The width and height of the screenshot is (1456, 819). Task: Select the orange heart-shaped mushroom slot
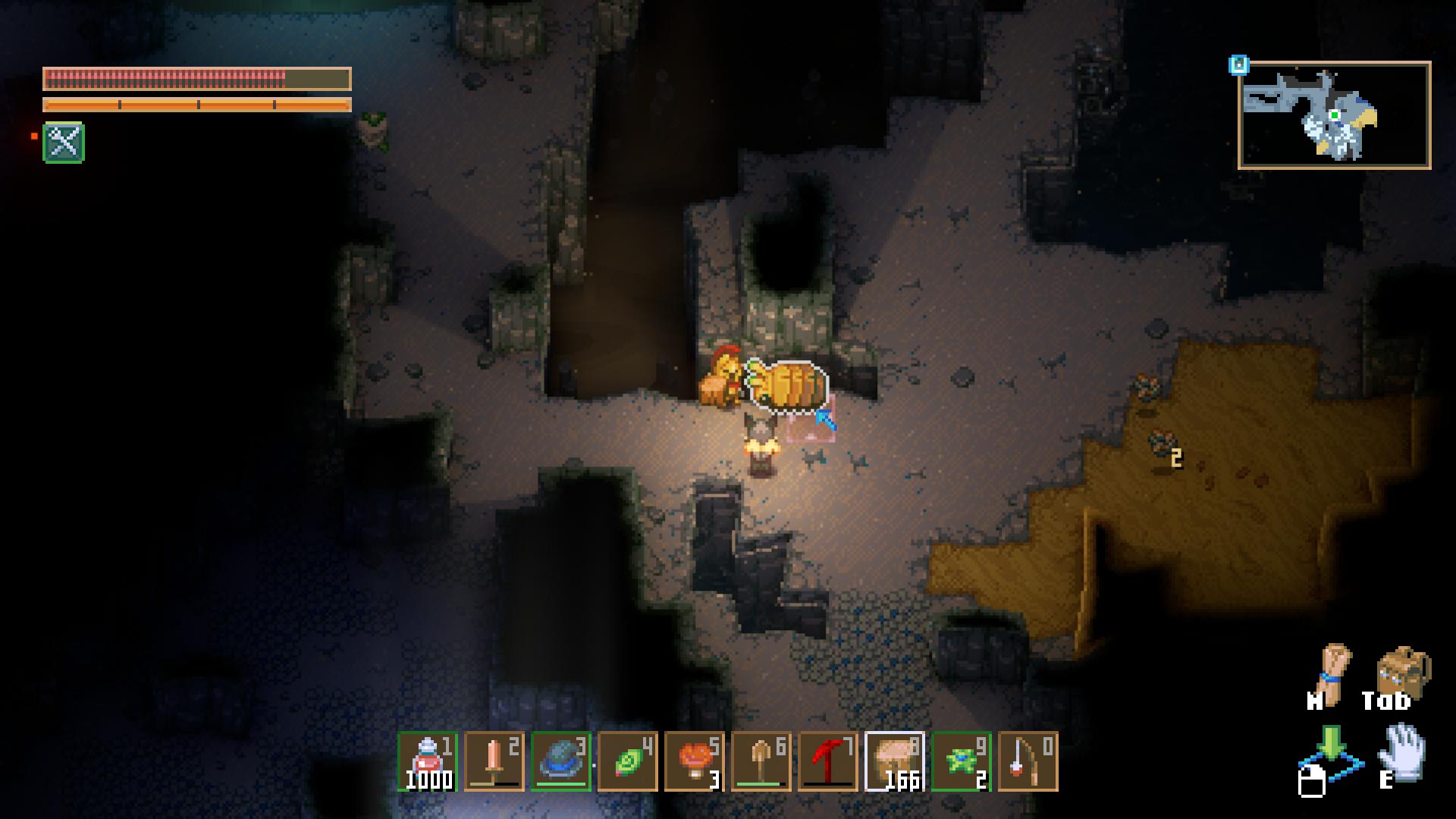click(694, 761)
